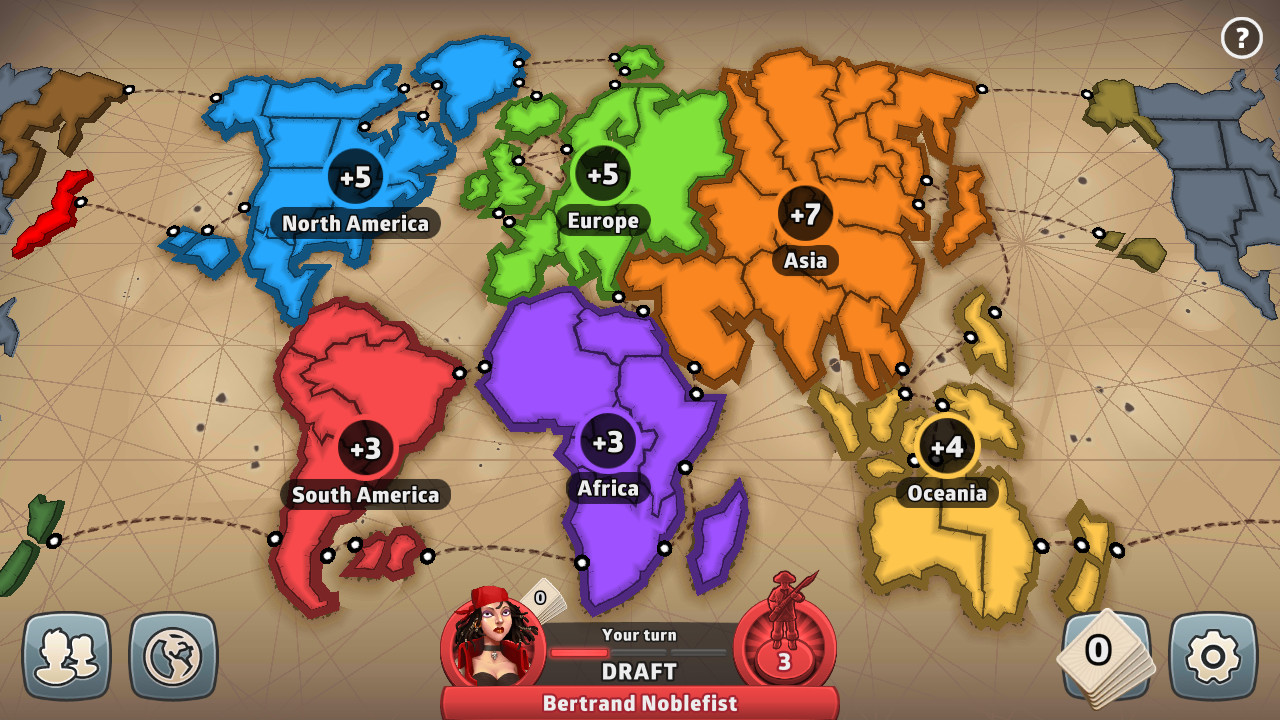
Task: Click the +3 South America bonus badge
Action: (x=365, y=449)
